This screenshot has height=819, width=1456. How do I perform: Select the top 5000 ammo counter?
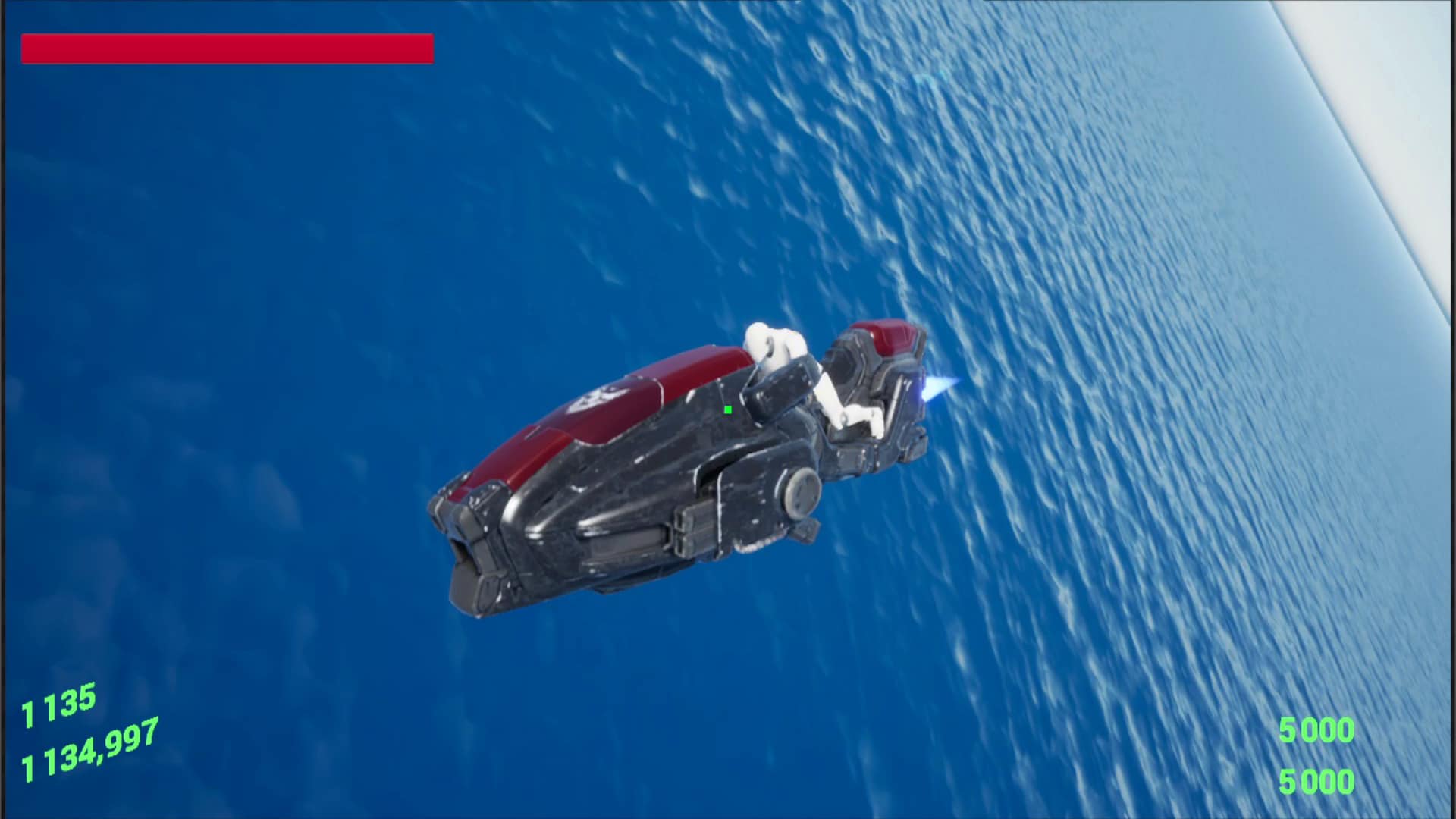click(x=1316, y=730)
